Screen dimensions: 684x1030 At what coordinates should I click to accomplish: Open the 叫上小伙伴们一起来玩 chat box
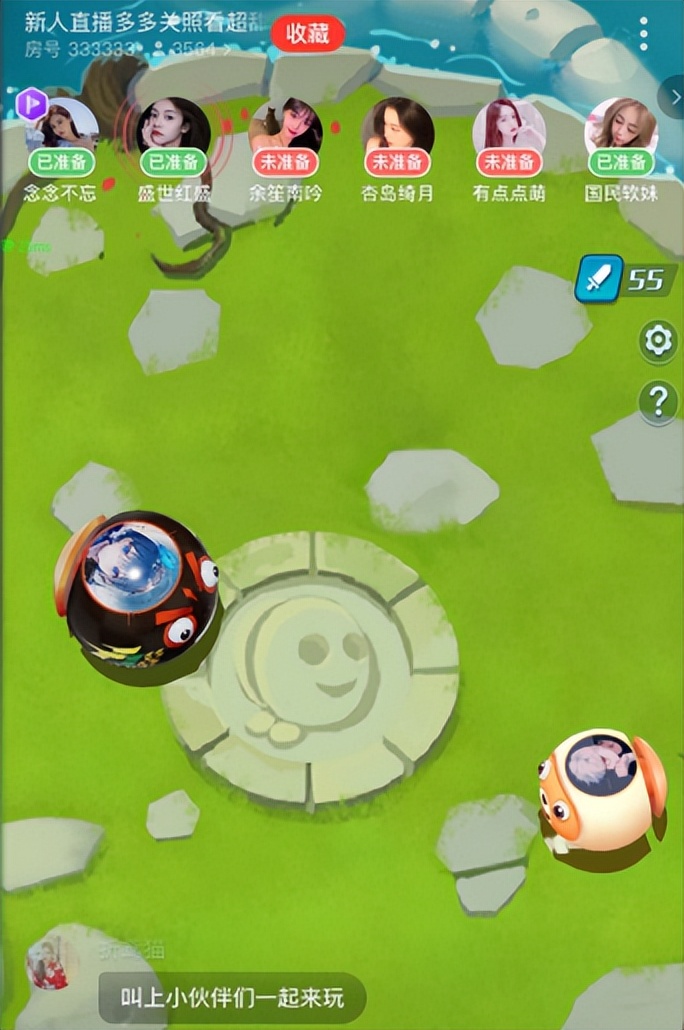click(x=232, y=997)
